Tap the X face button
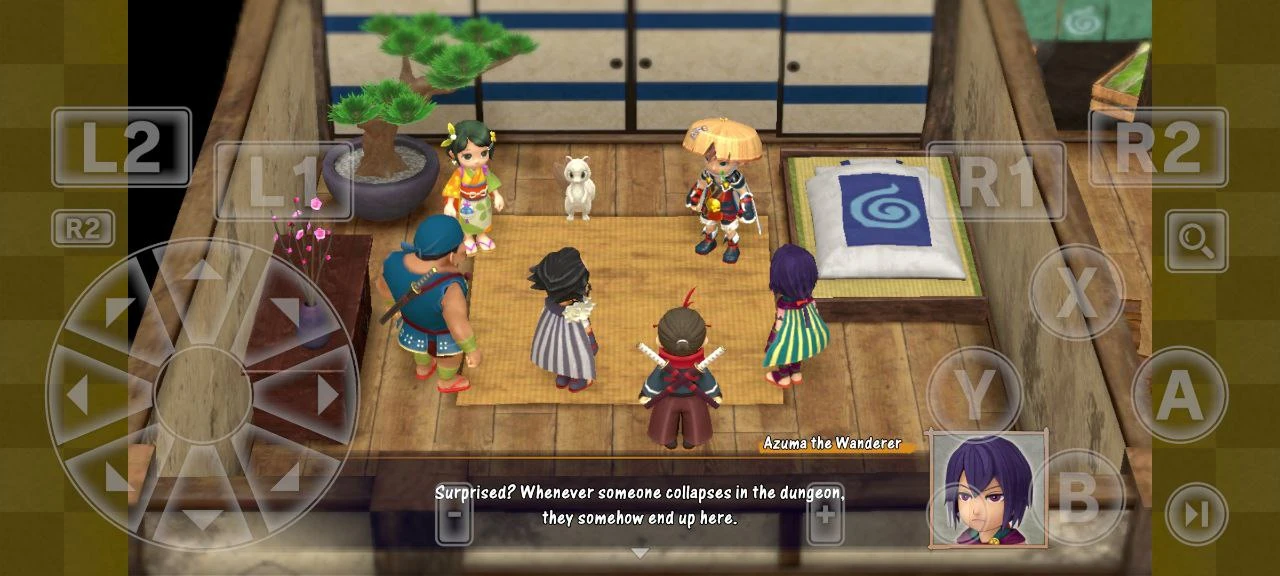The width and height of the screenshot is (1280, 576). [1076, 292]
